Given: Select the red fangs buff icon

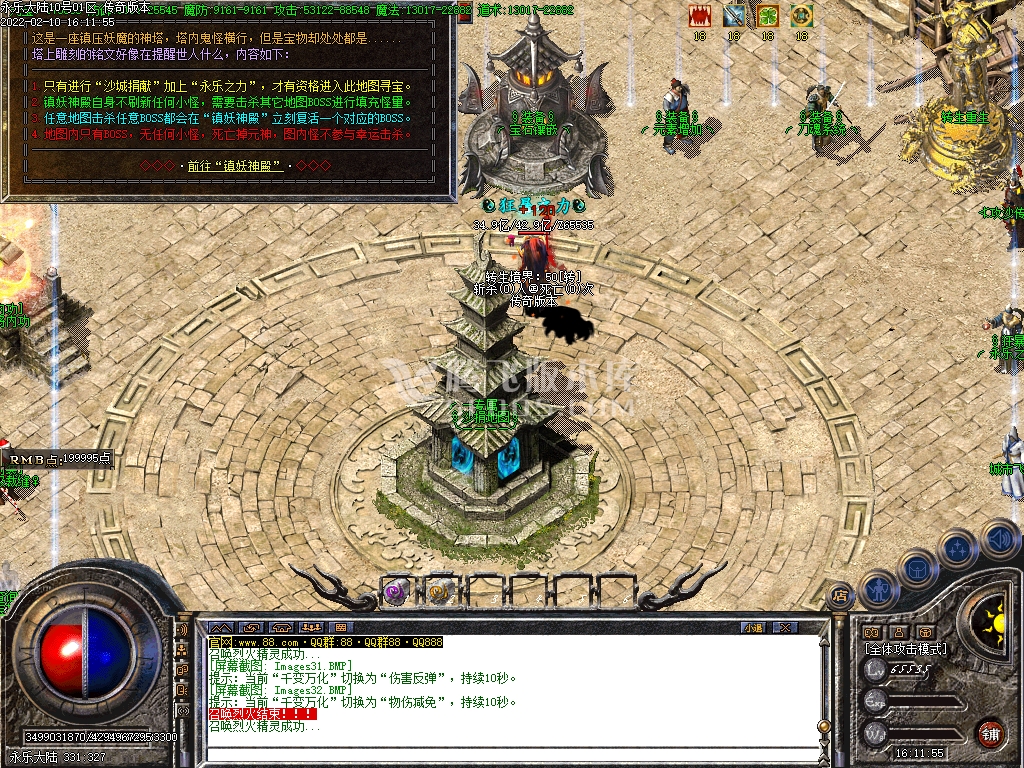Looking at the screenshot, I should pyautogui.click(x=699, y=16).
